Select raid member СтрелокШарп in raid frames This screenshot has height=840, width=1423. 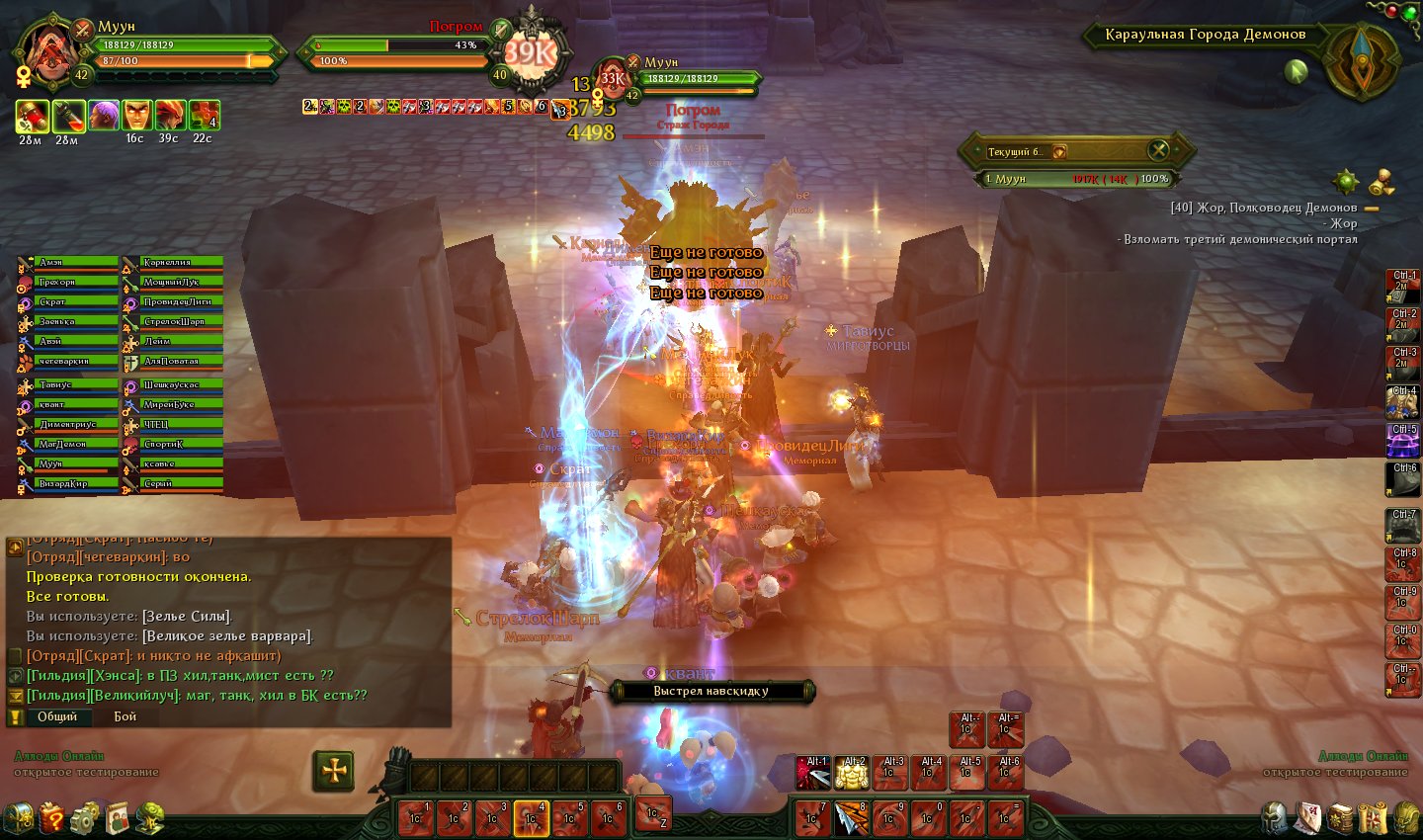click(173, 322)
